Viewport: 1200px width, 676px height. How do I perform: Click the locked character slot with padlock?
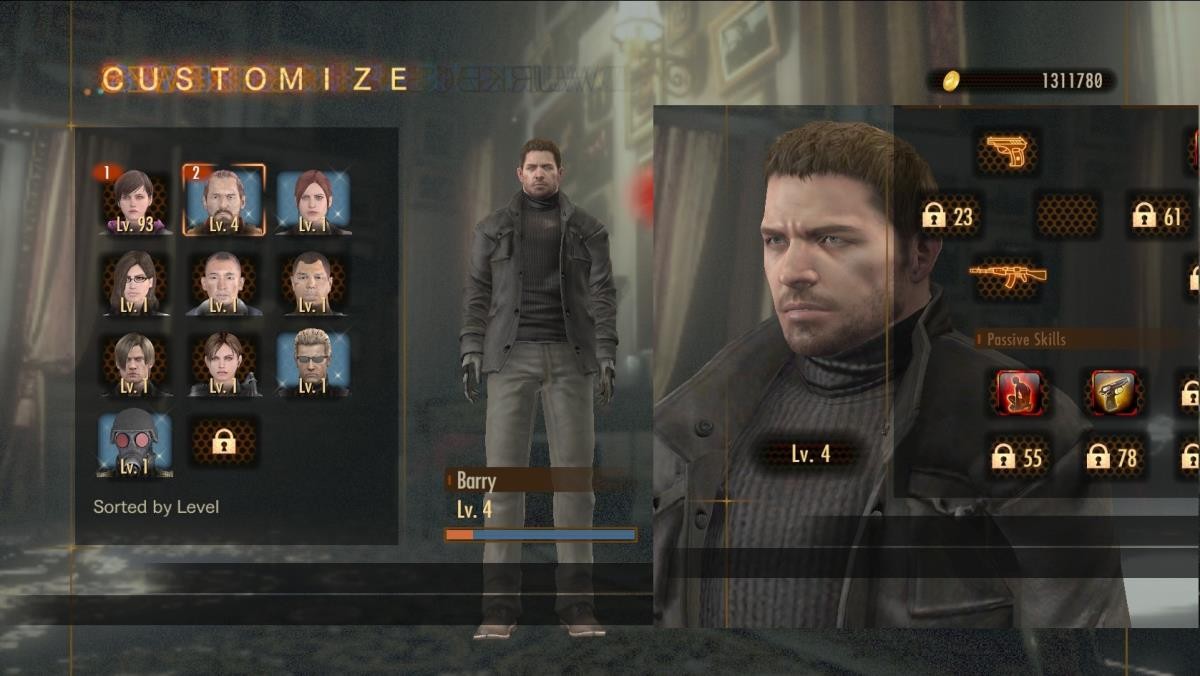tap(223, 442)
